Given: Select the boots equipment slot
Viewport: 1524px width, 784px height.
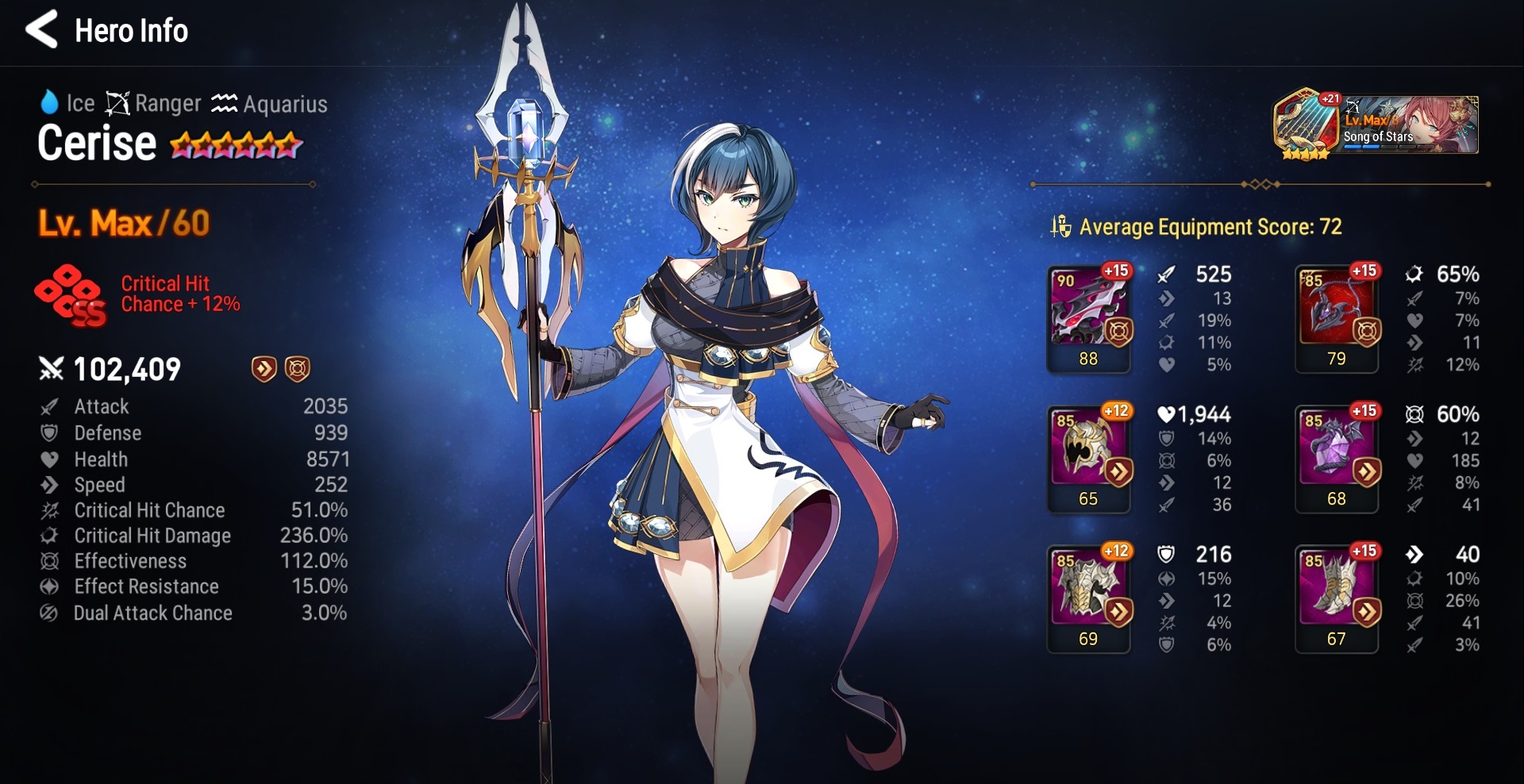Looking at the screenshot, I should (1337, 598).
